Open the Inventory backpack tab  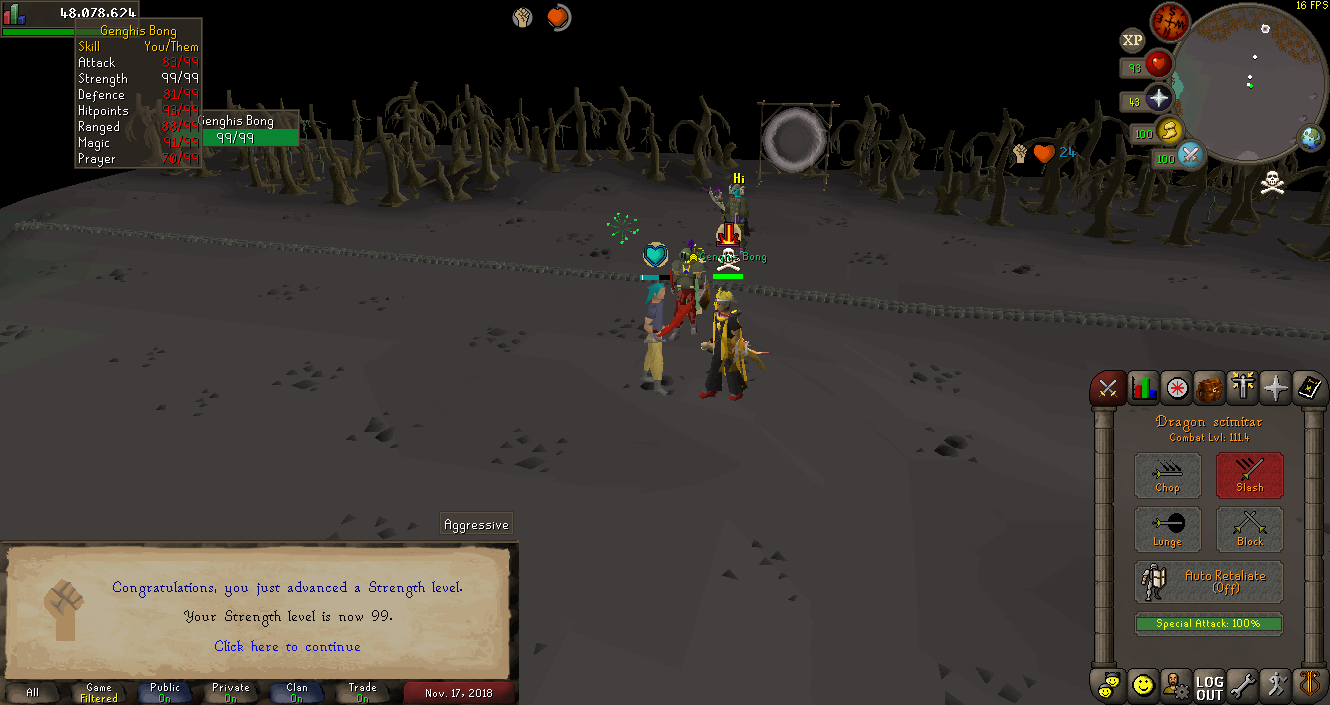coord(1209,388)
